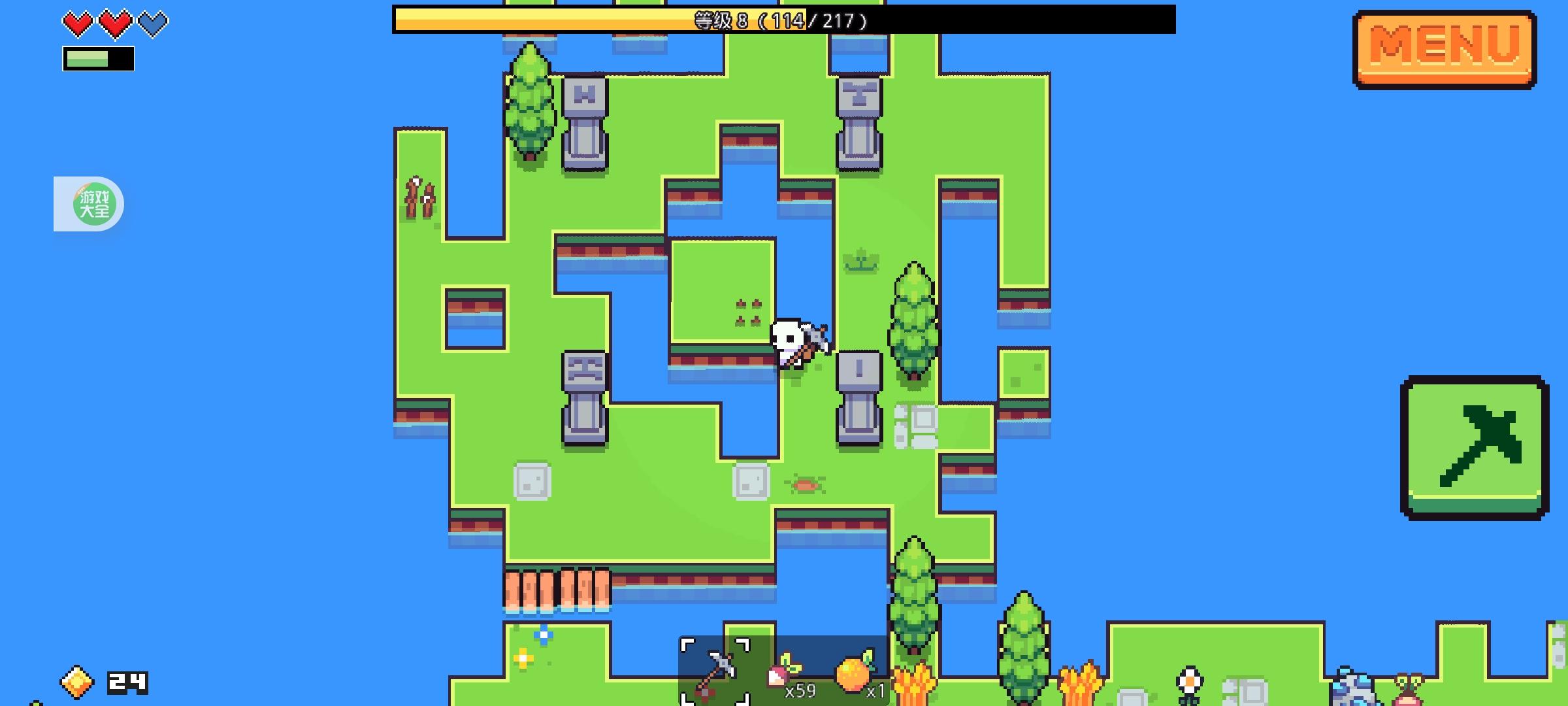Screen dimensions: 1568x706
Task: Tap the second red heart icon
Action: [x=115, y=24]
